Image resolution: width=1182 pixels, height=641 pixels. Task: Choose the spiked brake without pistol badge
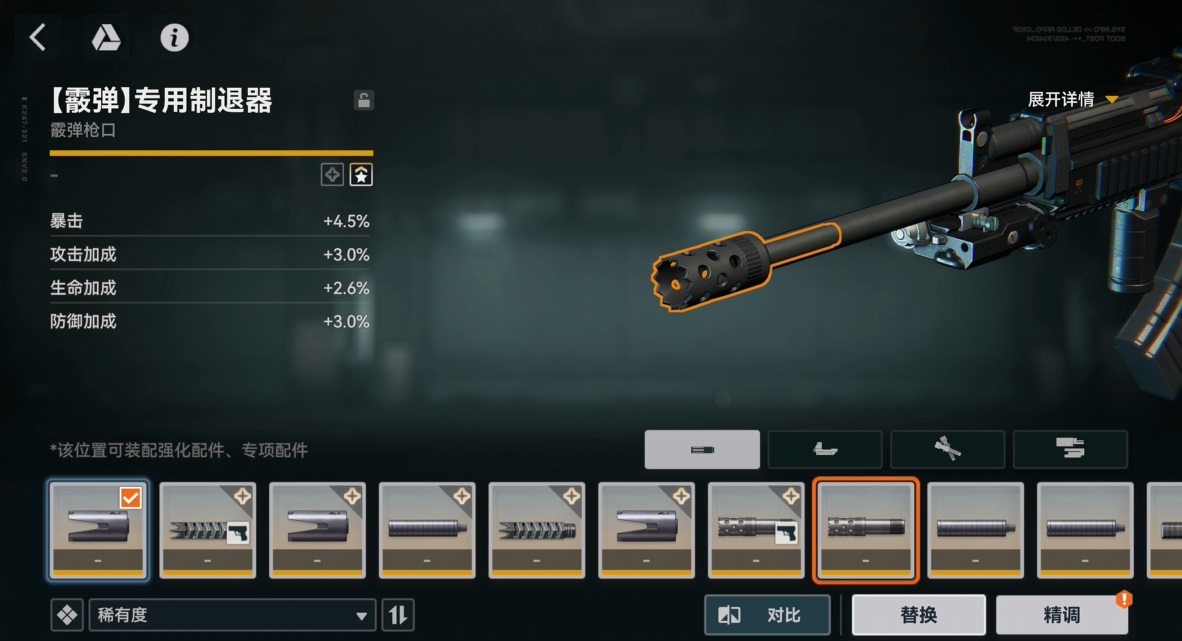(x=537, y=530)
